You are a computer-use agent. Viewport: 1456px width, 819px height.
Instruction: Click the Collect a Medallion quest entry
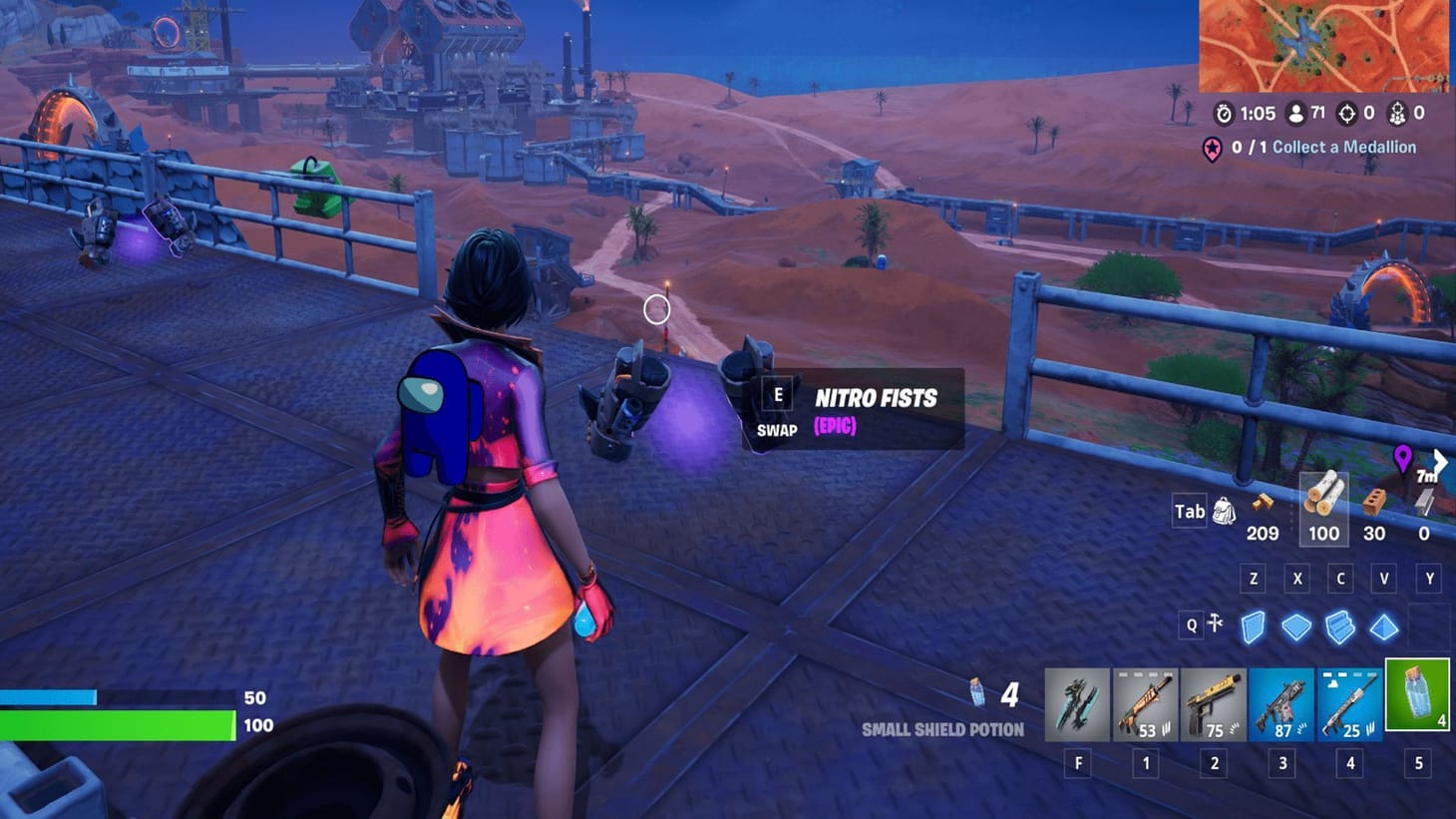tap(1326, 147)
